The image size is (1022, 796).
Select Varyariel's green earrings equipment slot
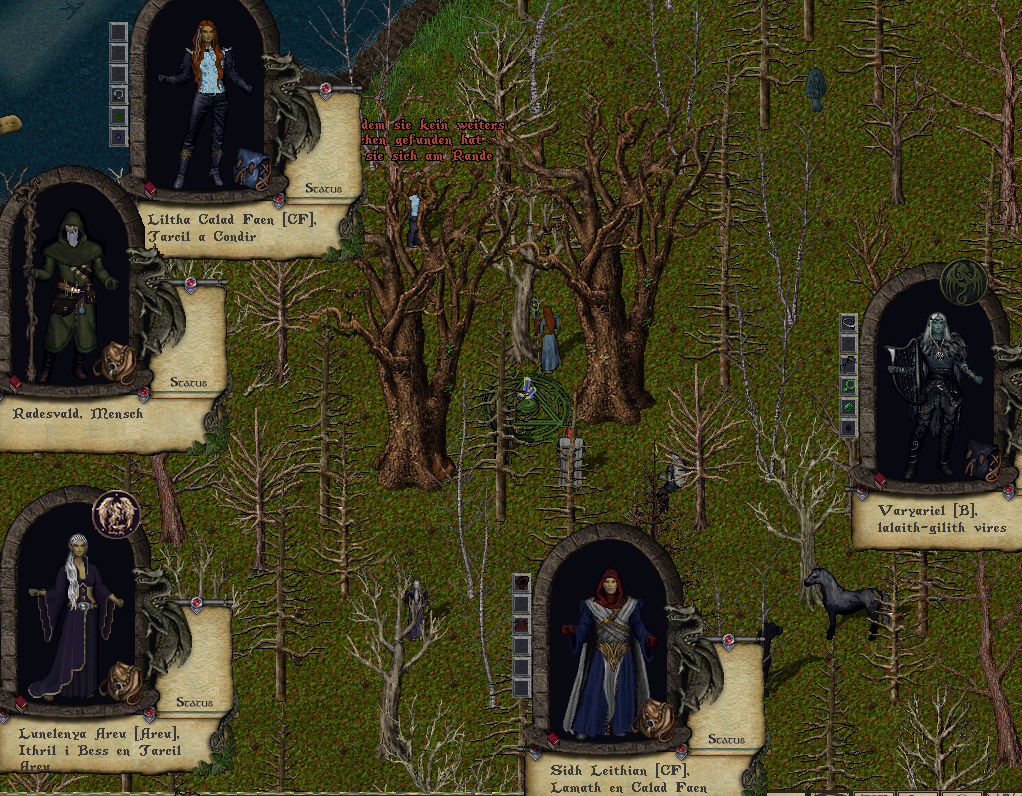[848, 386]
